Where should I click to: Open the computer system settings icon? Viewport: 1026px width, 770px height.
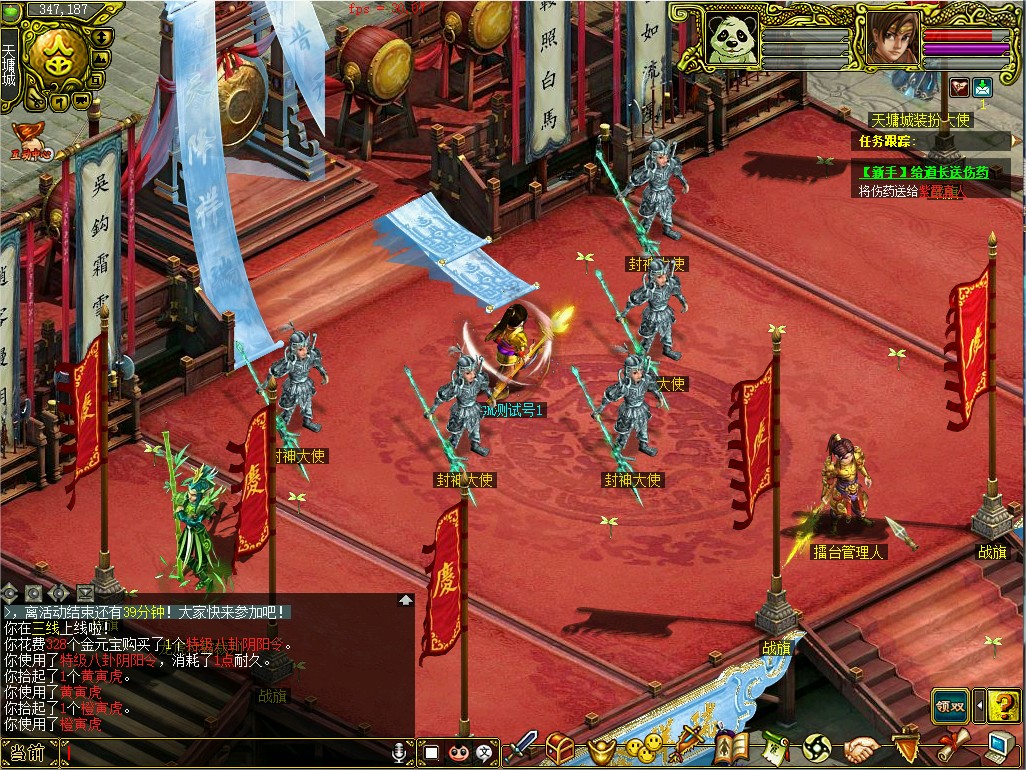[x=1000, y=745]
